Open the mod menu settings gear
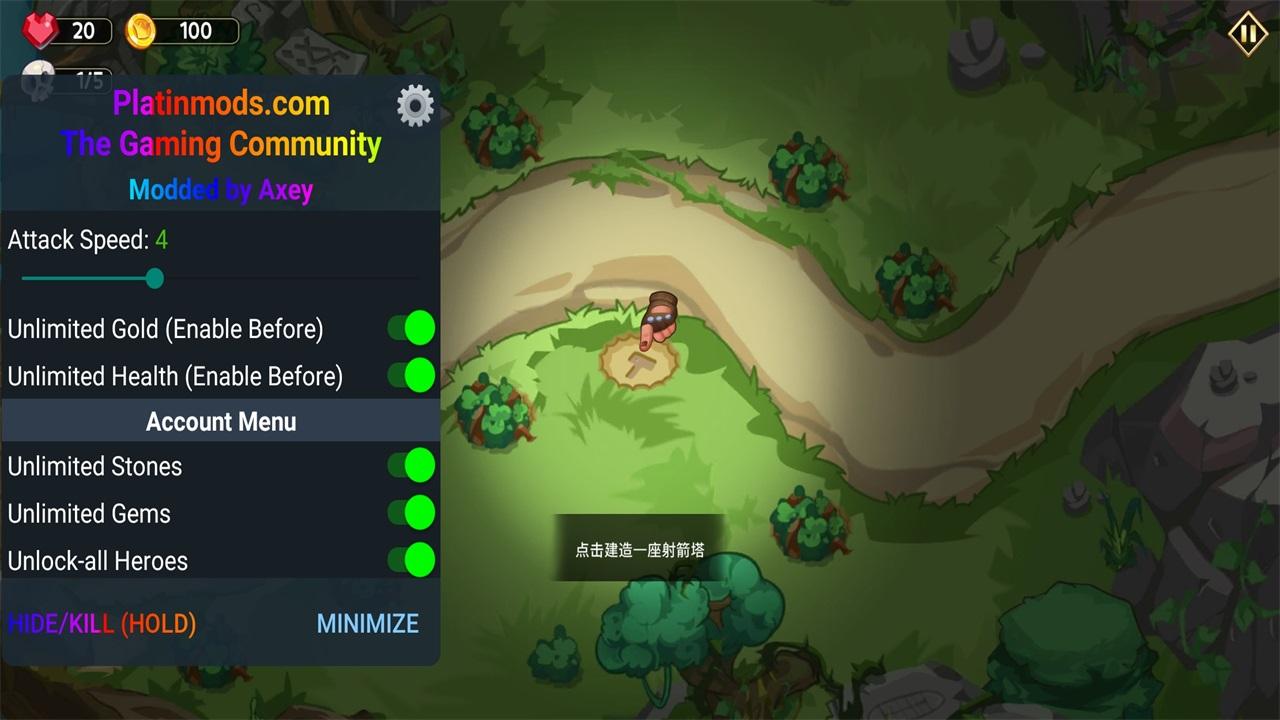Image resolution: width=1280 pixels, height=720 pixels. pyautogui.click(x=415, y=105)
